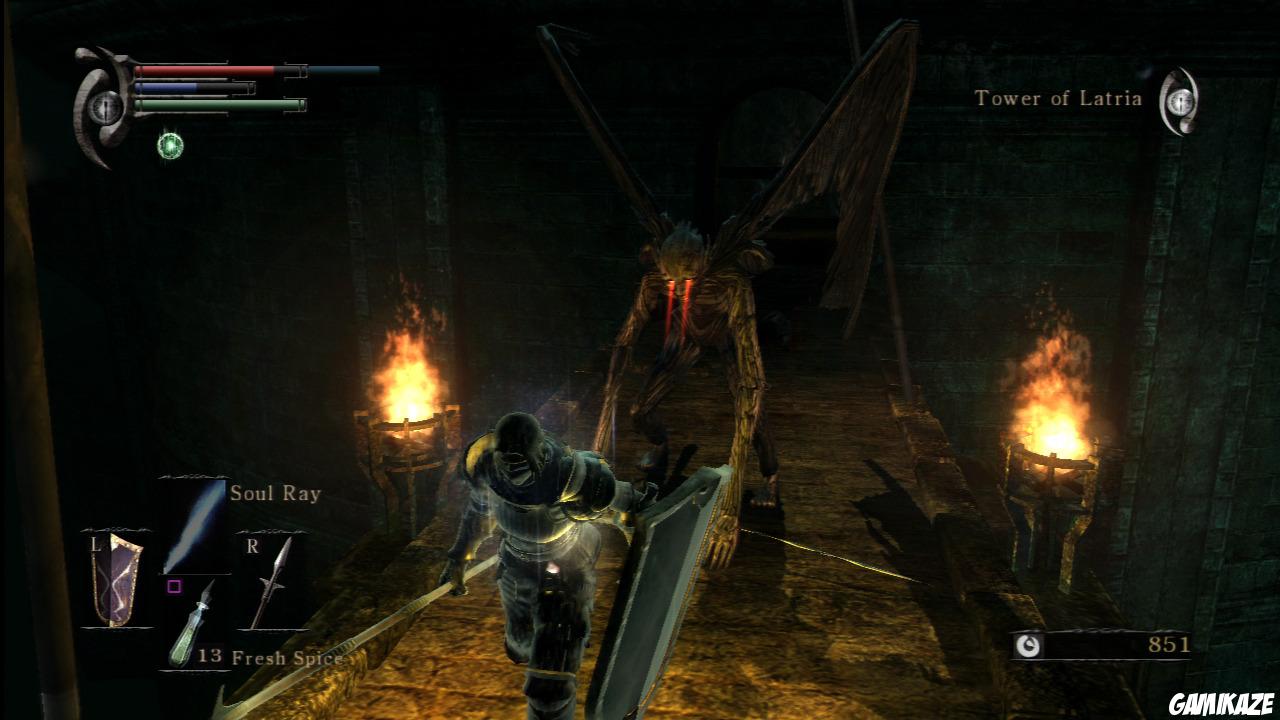Expand the Soul Ray spell slot frame
The height and width of the screenshot is (720, 1280).
[x=190, y=525]
